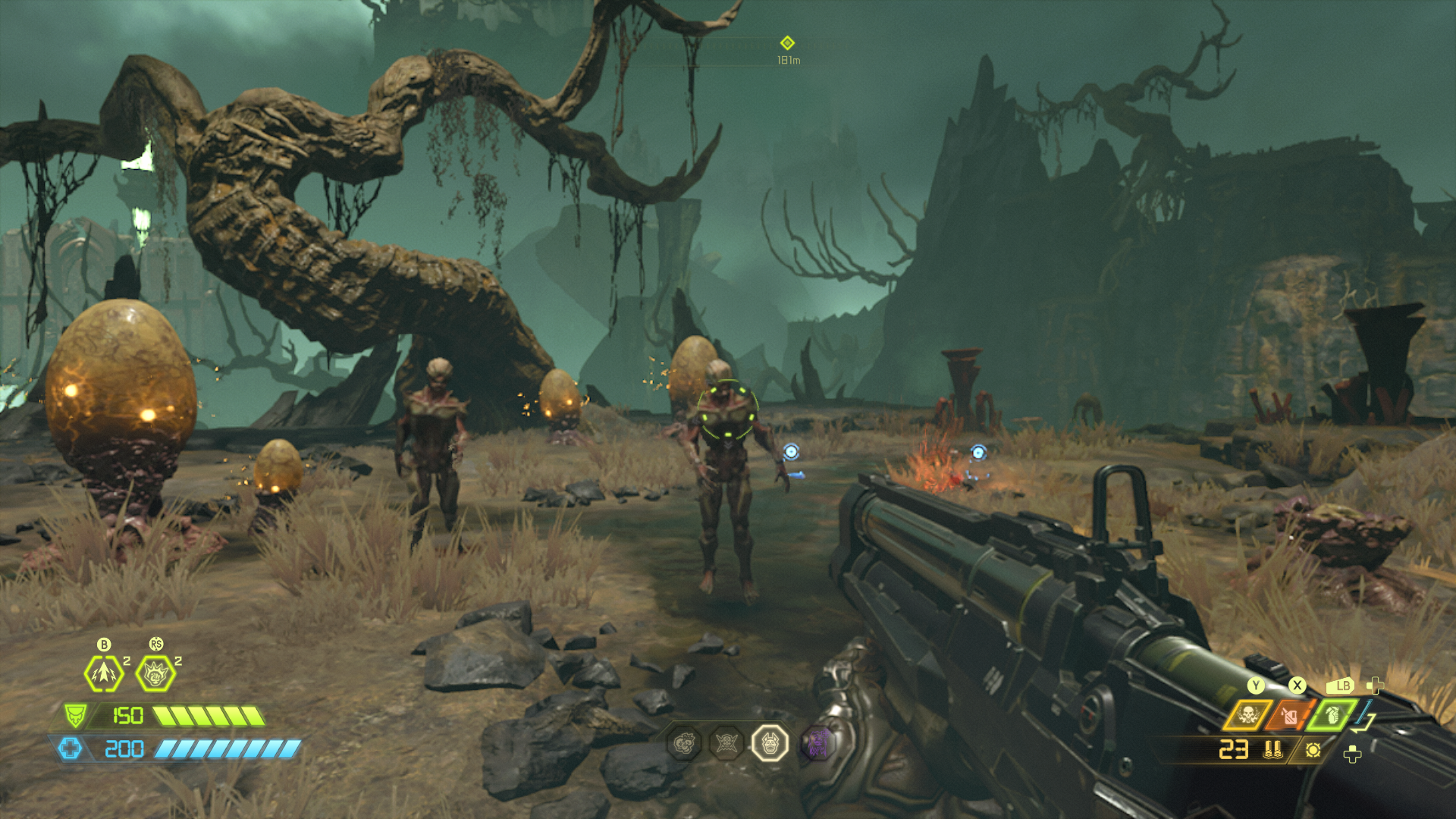Click the weapon mod sunburst icon
This screenshot has width=1456, height=819.
pyautogui.click(x=1313, y=750)
